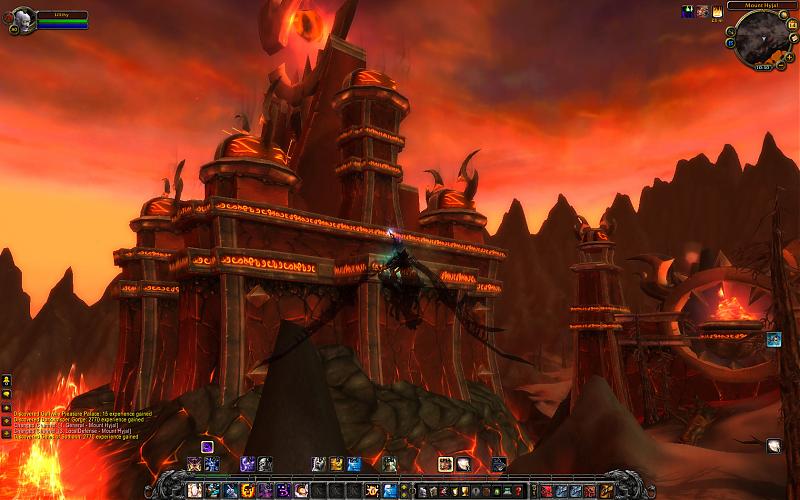
Task: Open the chat log messages area
Action: pos(76,424)
